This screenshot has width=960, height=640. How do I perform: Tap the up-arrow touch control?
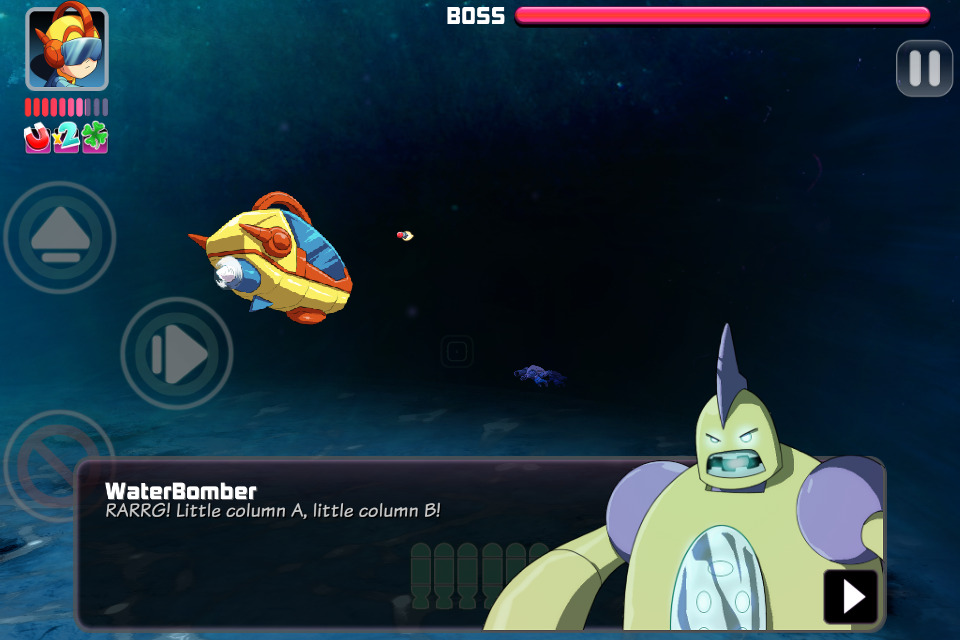tap(60, 238)
